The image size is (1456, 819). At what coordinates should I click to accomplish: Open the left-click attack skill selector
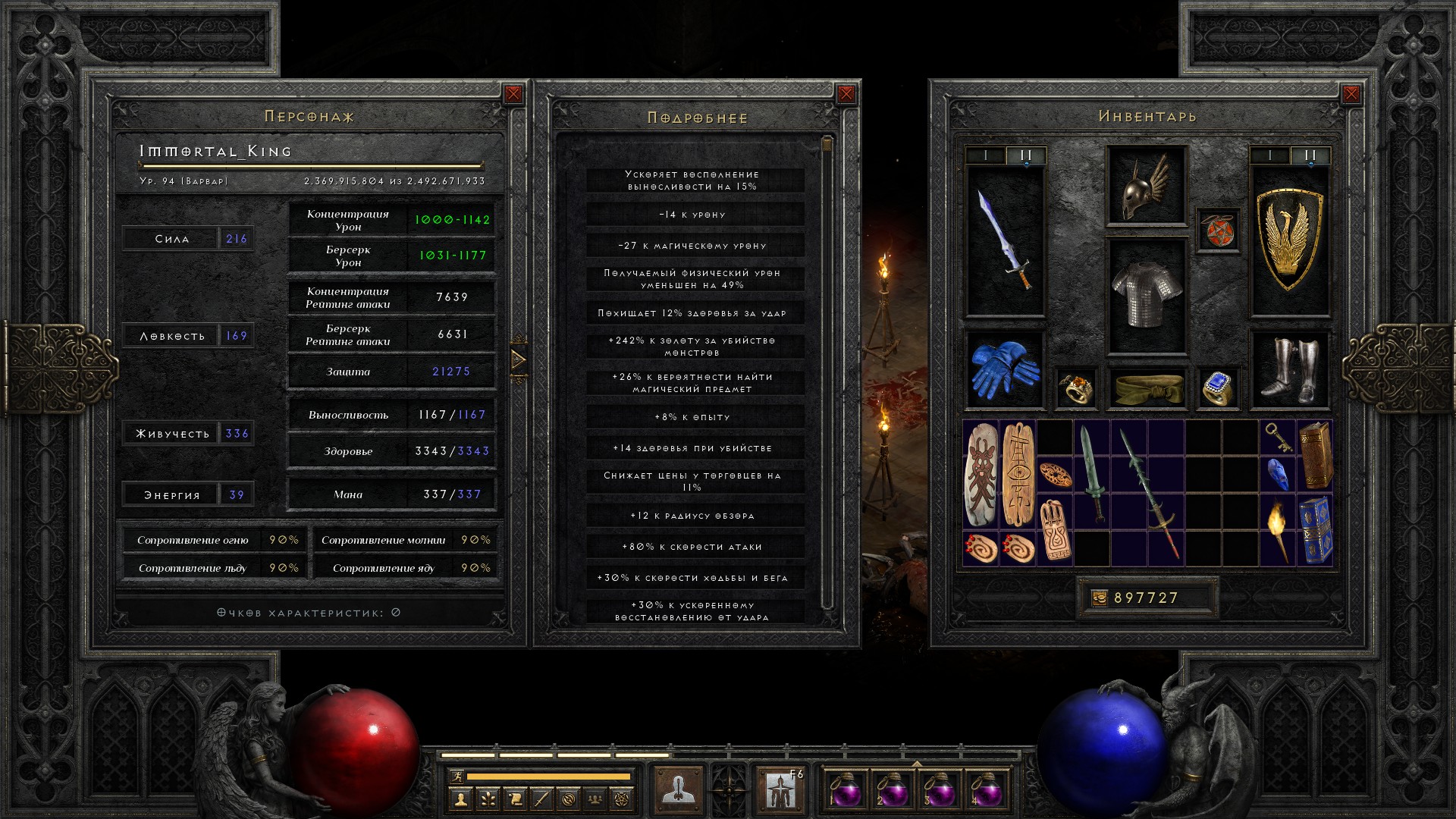tap(677, 789)
